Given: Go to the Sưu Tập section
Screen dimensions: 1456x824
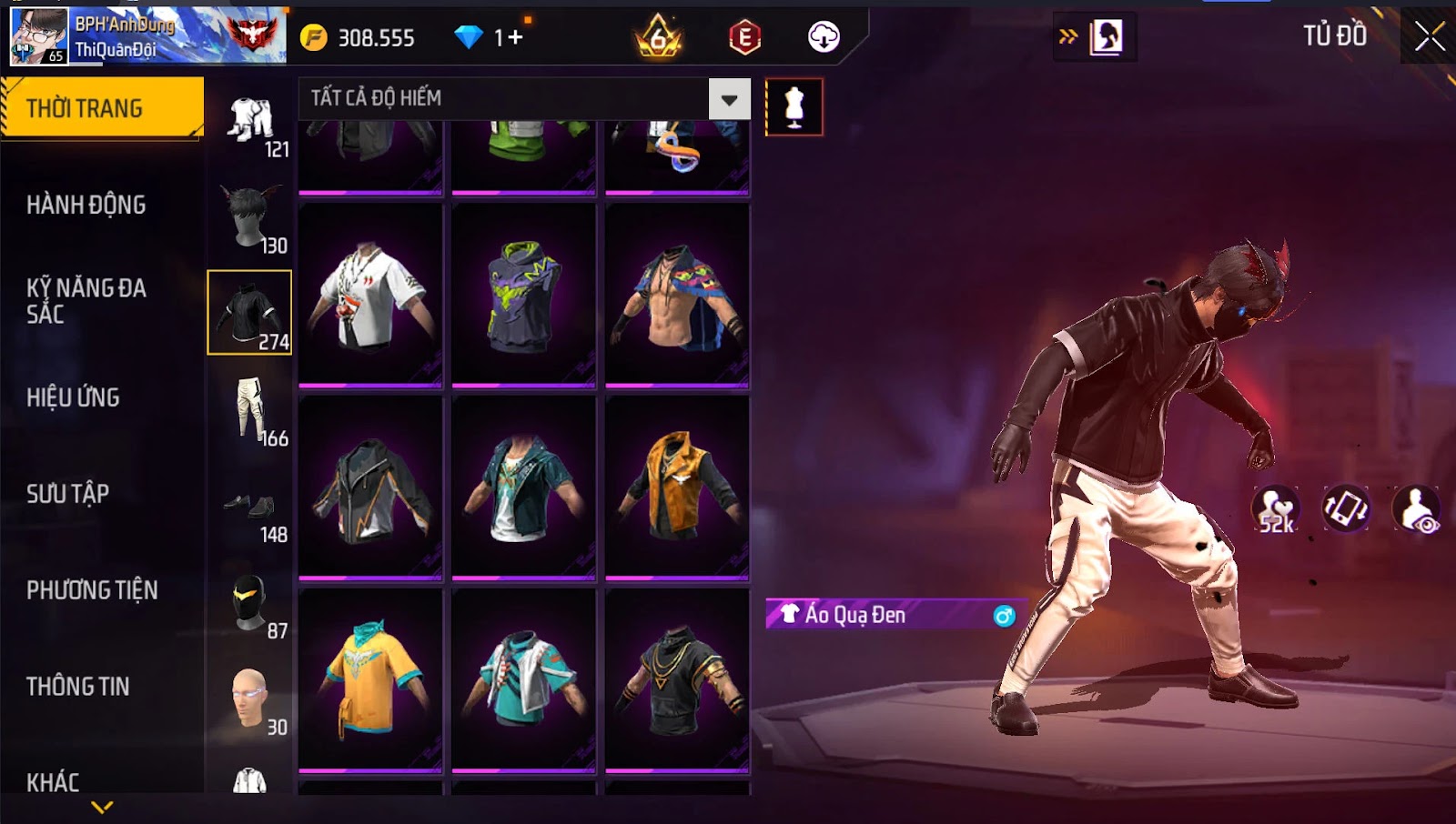Looking at the screenshot, I should tap(68, 494).
